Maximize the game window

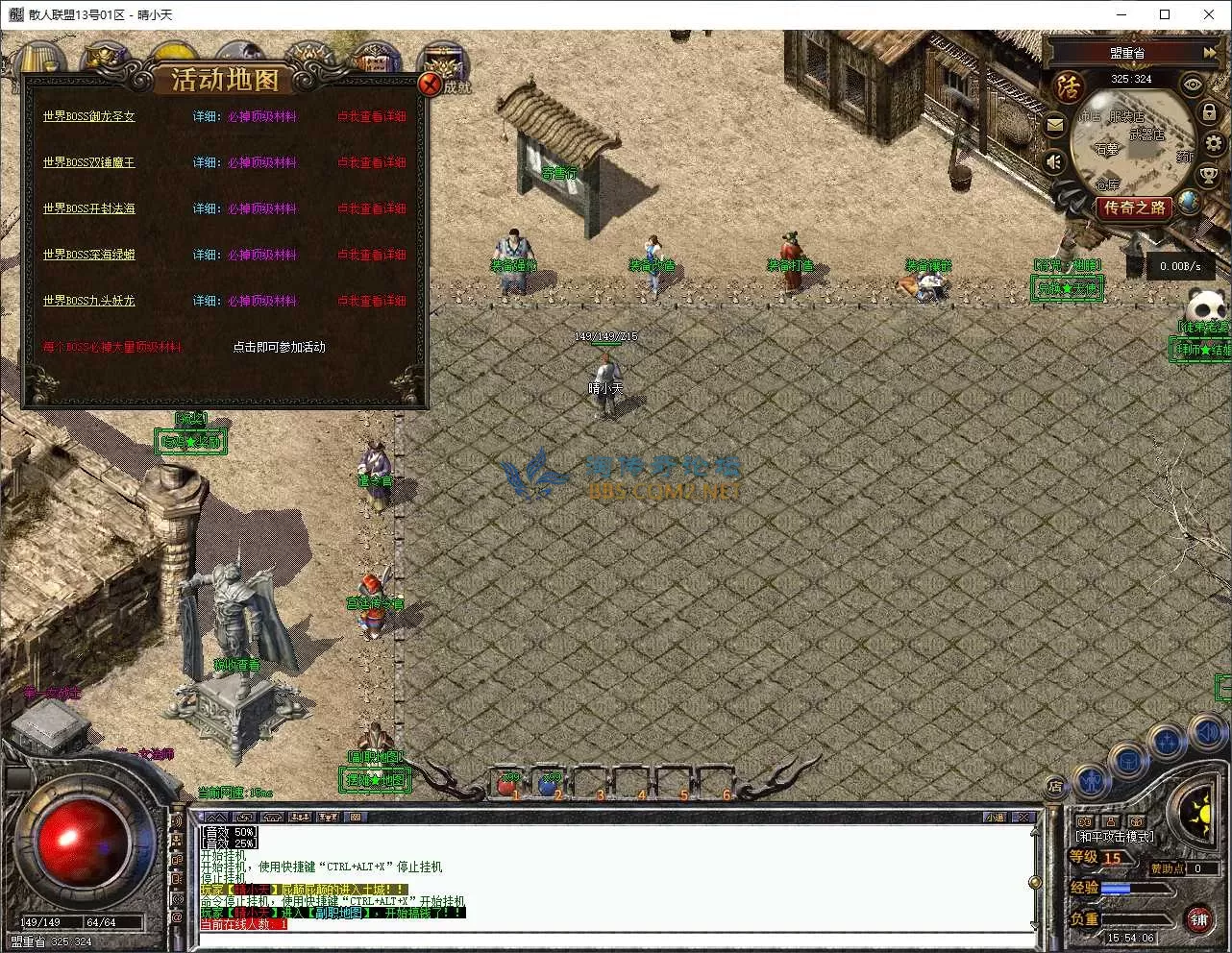(1165, 14)
